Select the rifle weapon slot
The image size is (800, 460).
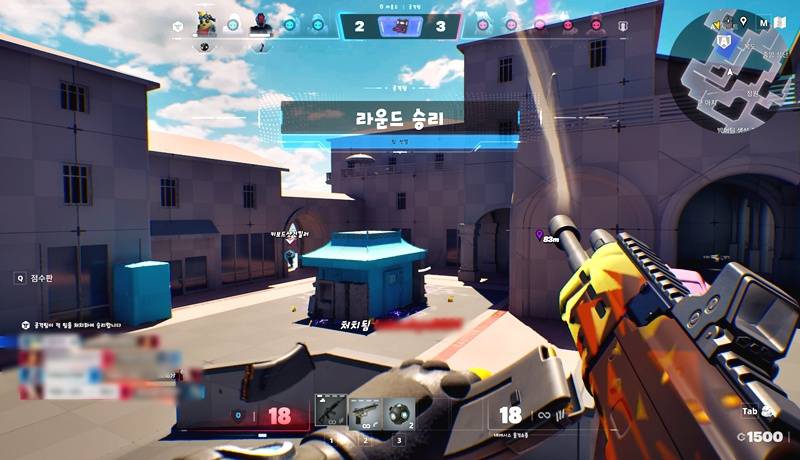[331, 411]
